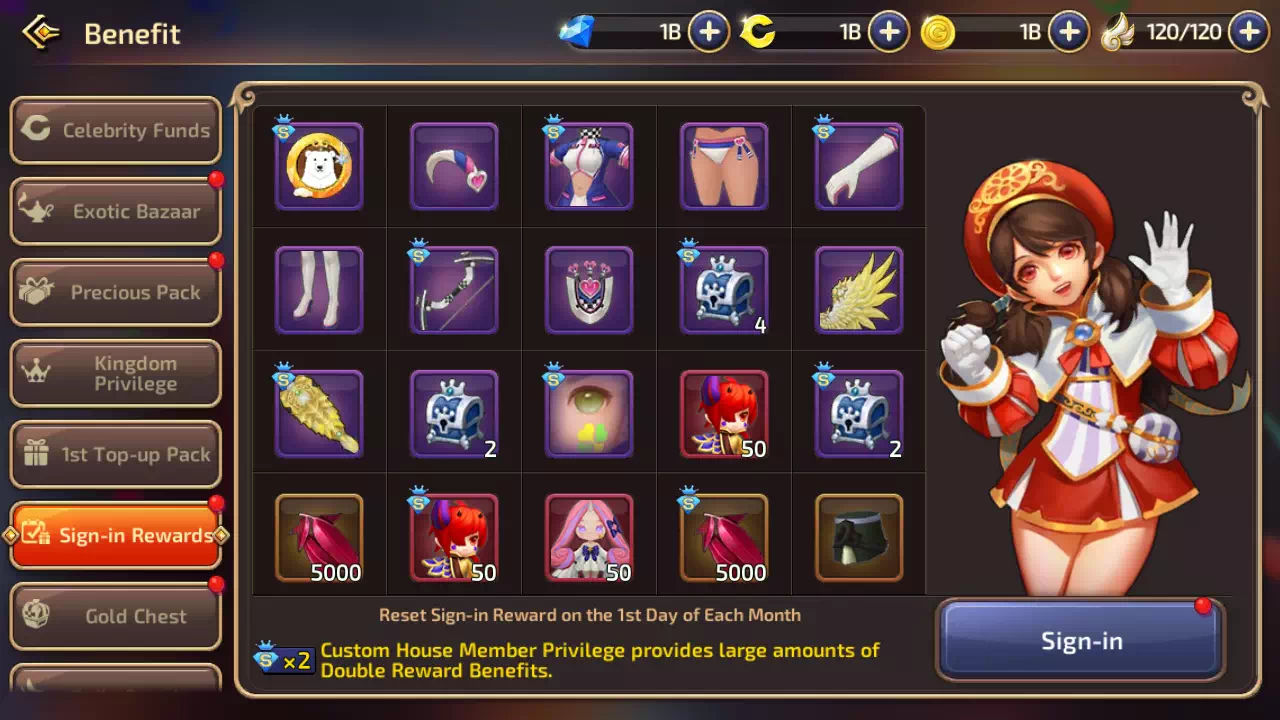The width and height of the screenshot is (1280, 720).
Task: Click the plus button beside the gold coin
Action: tap(1069, 32)
